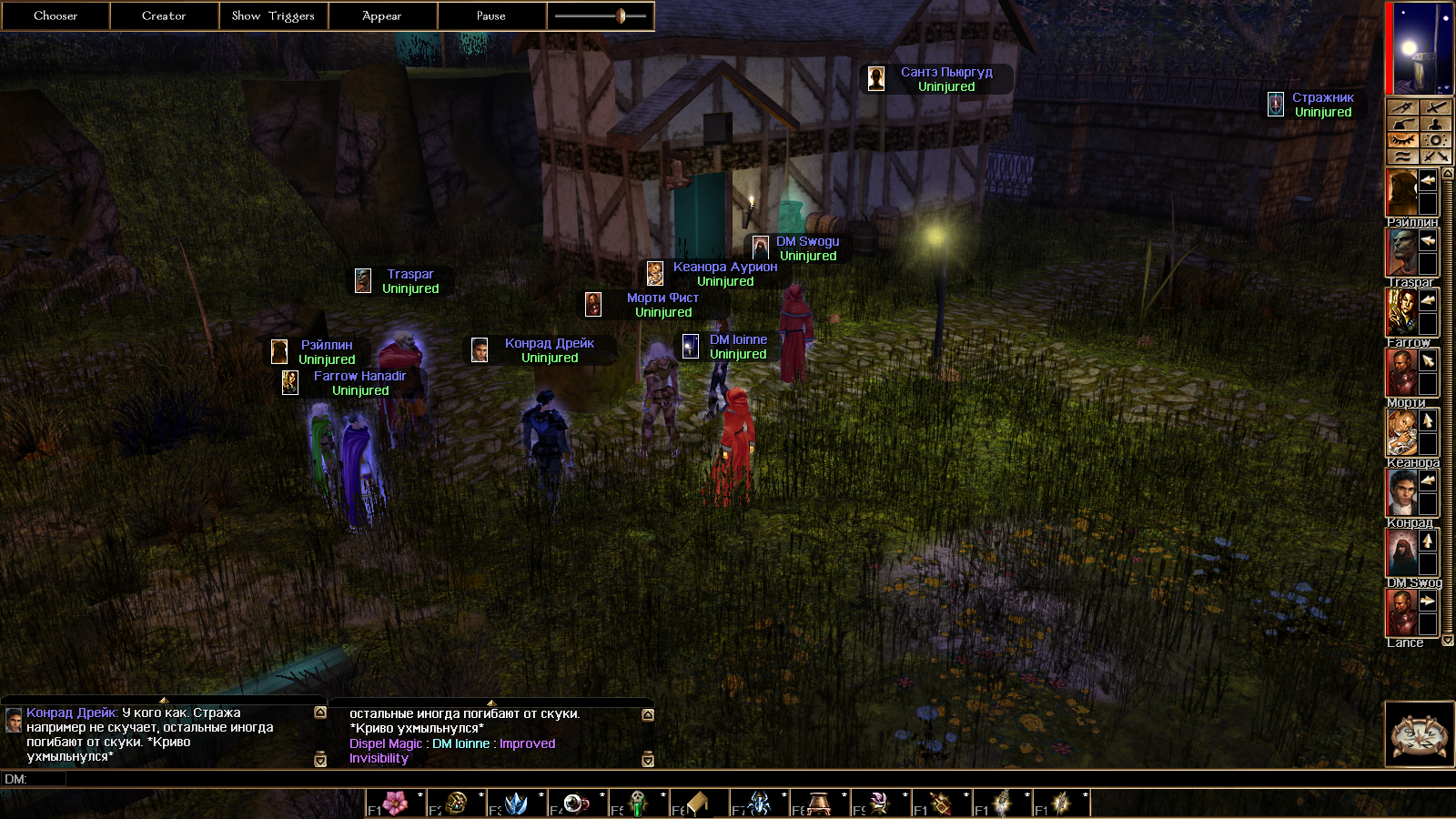Select Traspar's portrait in the player list
Viewport: 1456px width, 819px height.
tap(1401, 253)
